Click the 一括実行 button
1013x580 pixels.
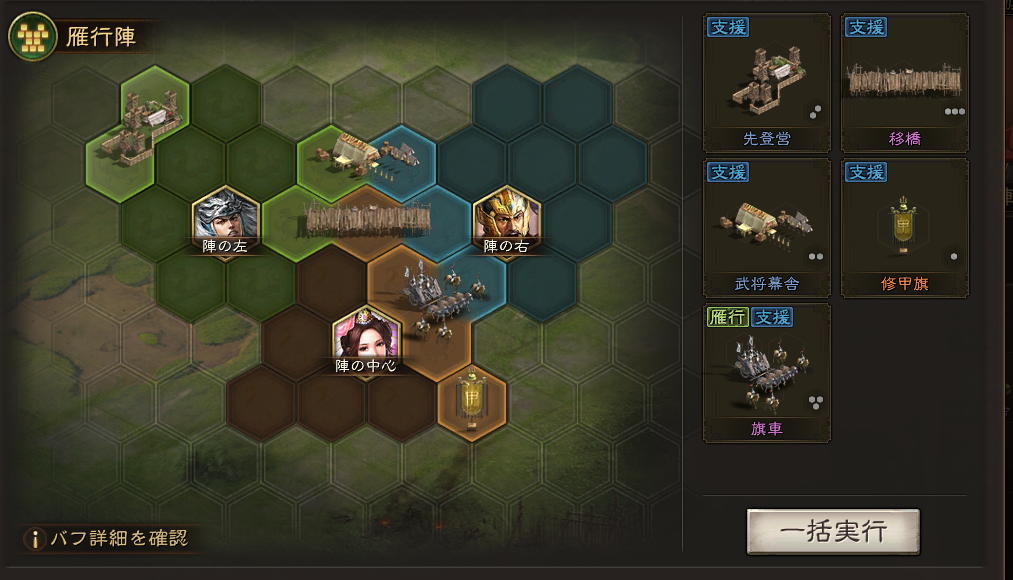click(832, 531)
